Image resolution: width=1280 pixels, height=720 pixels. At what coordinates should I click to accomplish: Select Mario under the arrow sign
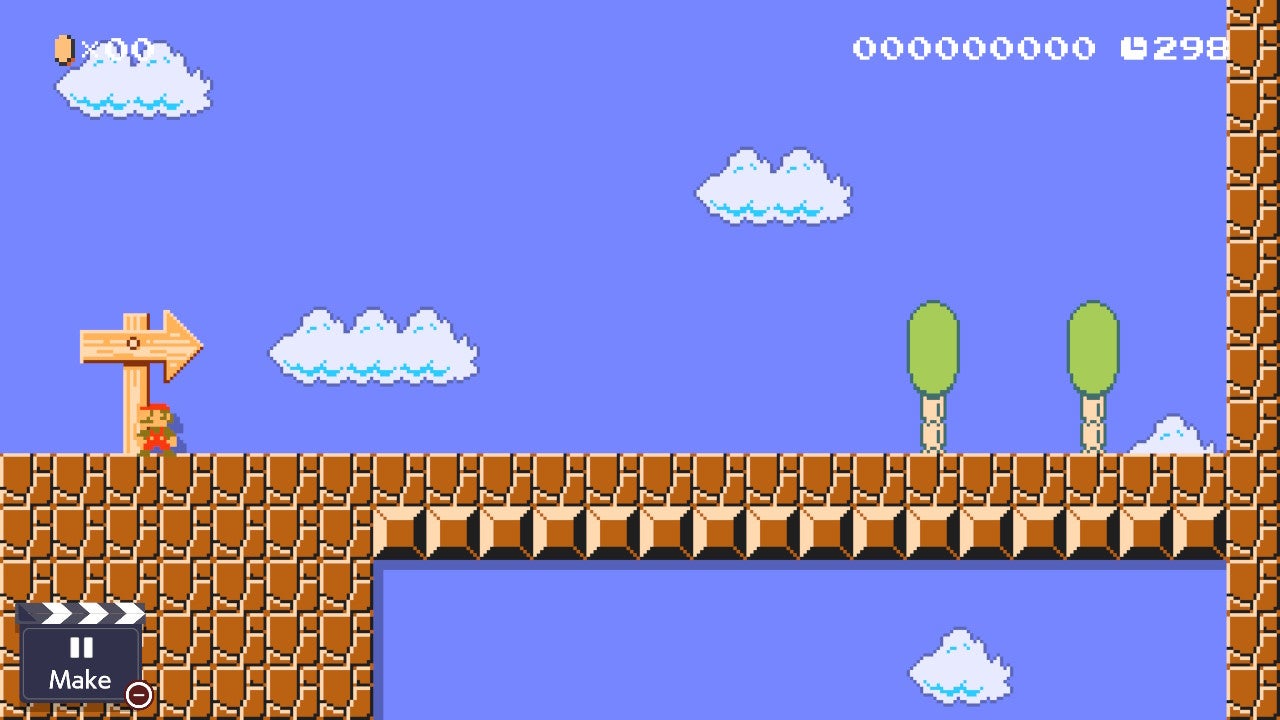[x=160, y=430]
